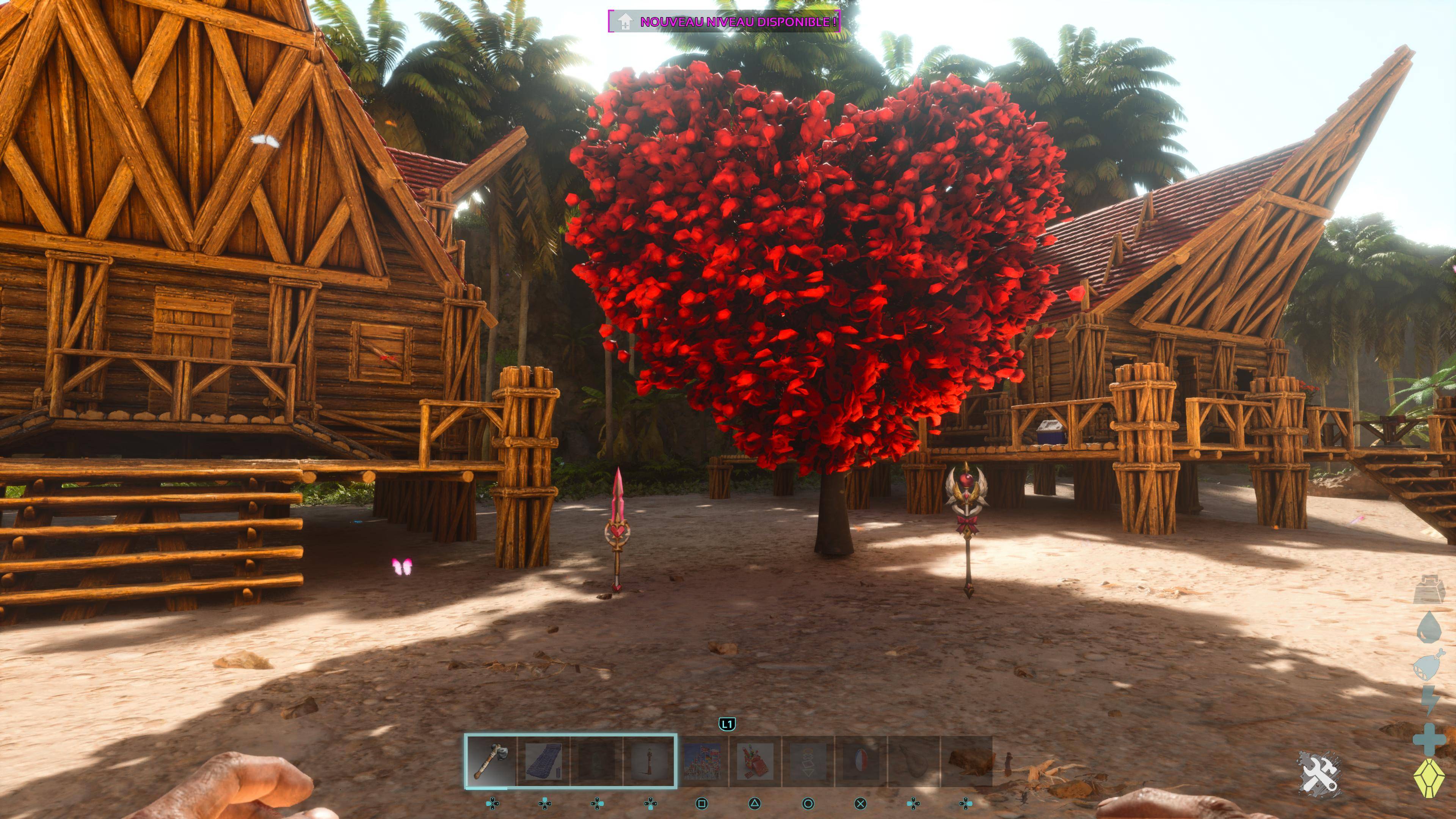Click the health cross status icon

[1428, 739]
